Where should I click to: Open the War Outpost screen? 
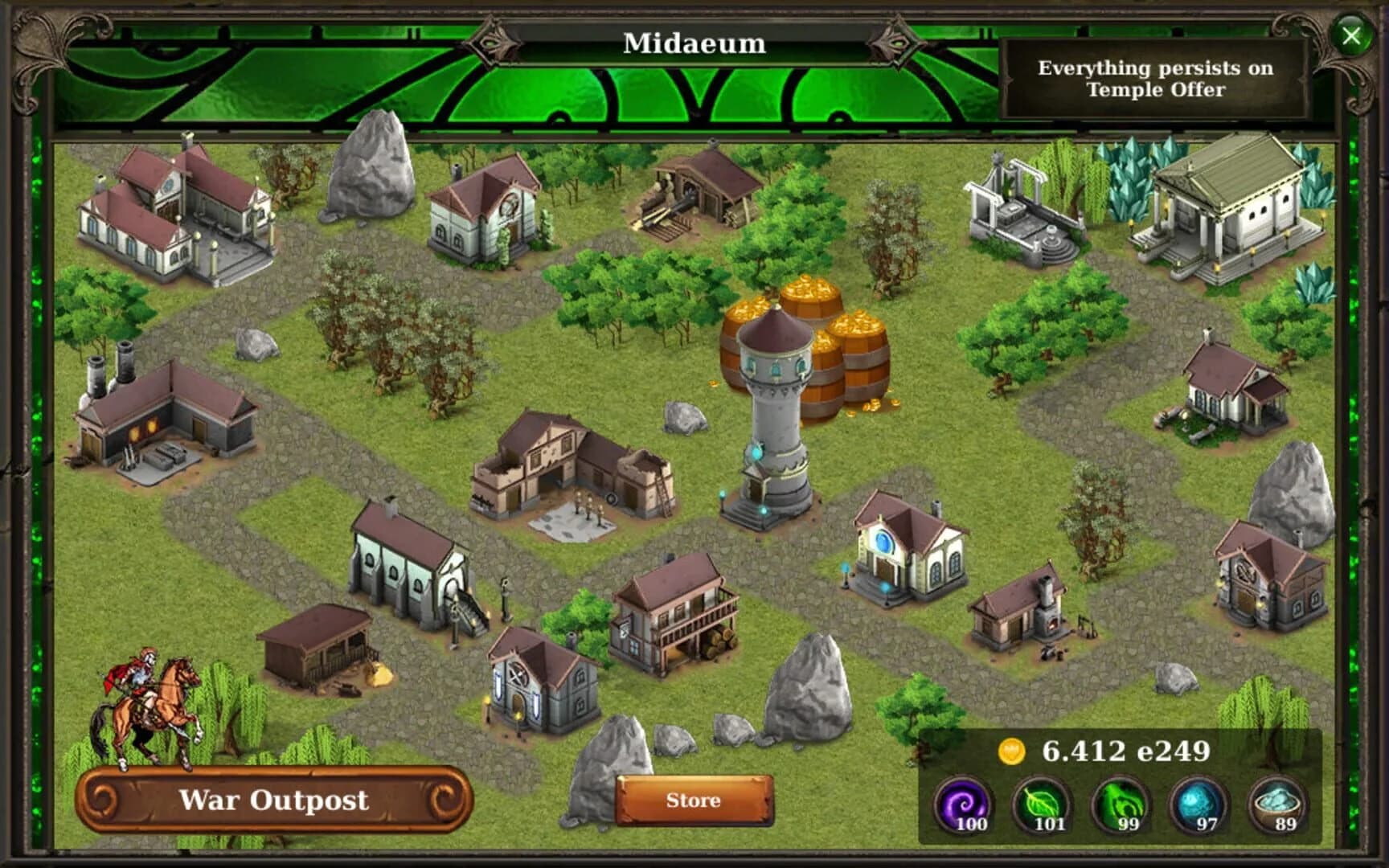pyautogui.click(x=273, y=800)
